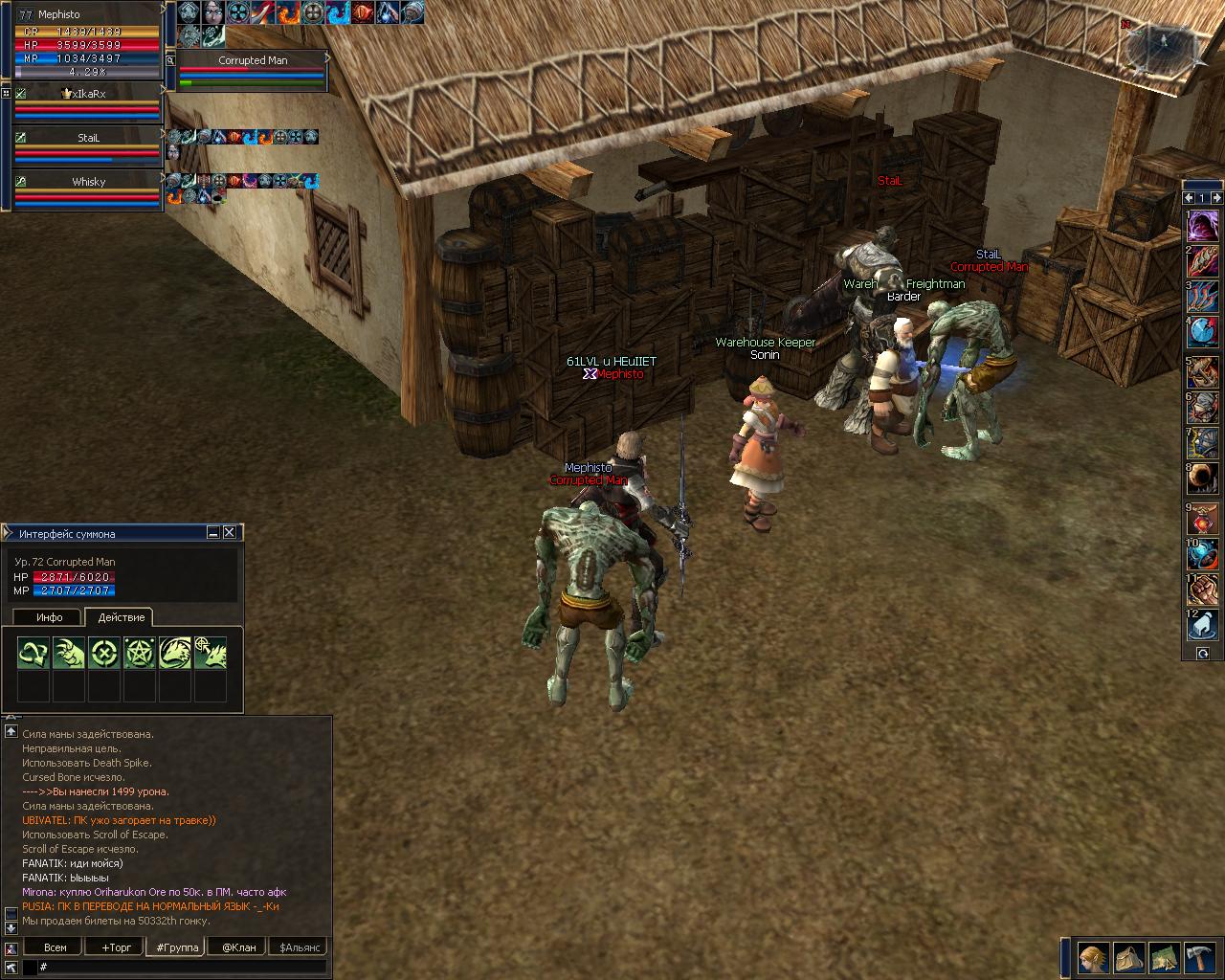Open the hammer system menu icon
The image size is (1225, 980).
click(1199, 957)
